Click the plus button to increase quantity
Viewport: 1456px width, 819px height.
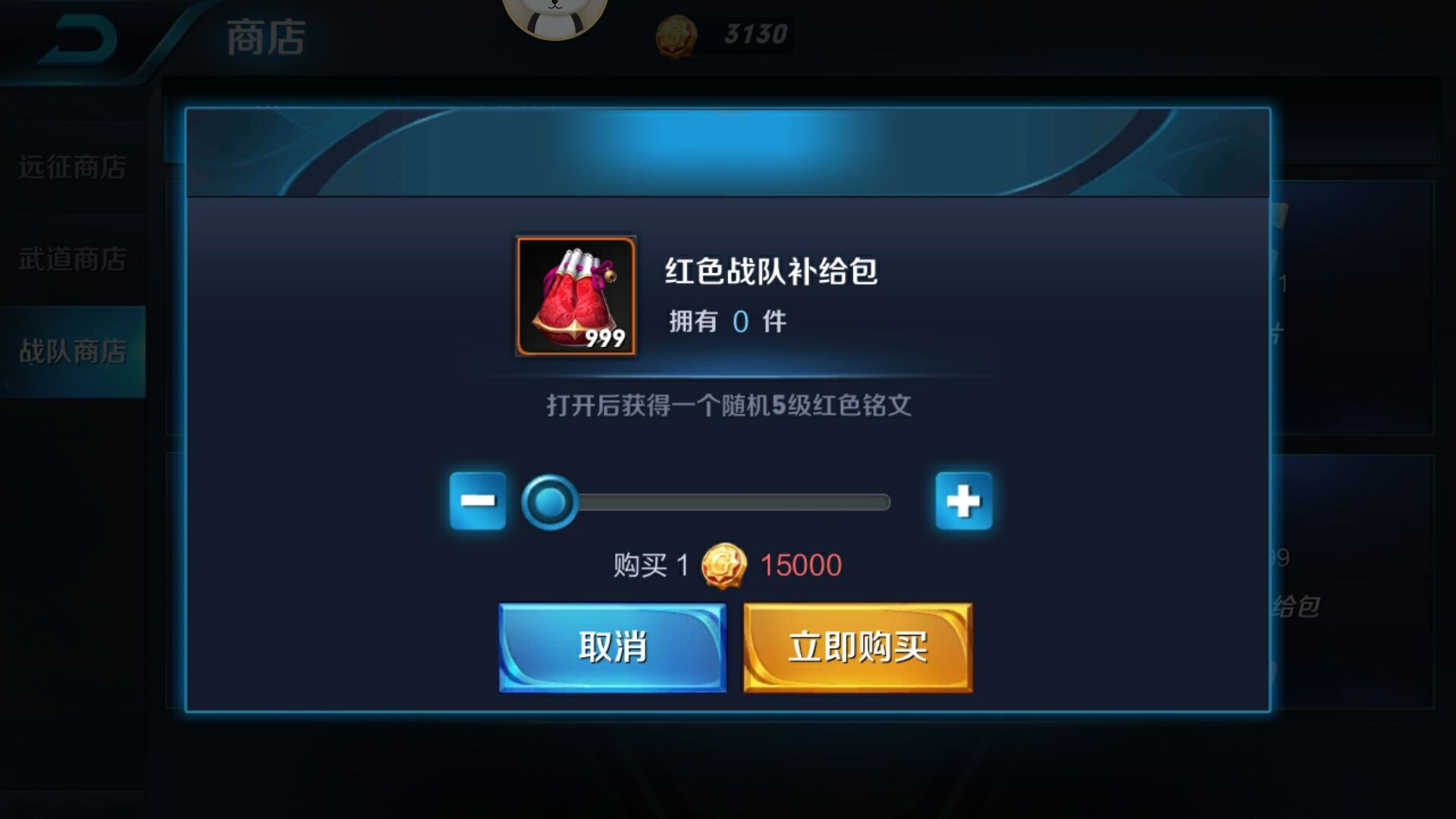(x=965, y=500)
